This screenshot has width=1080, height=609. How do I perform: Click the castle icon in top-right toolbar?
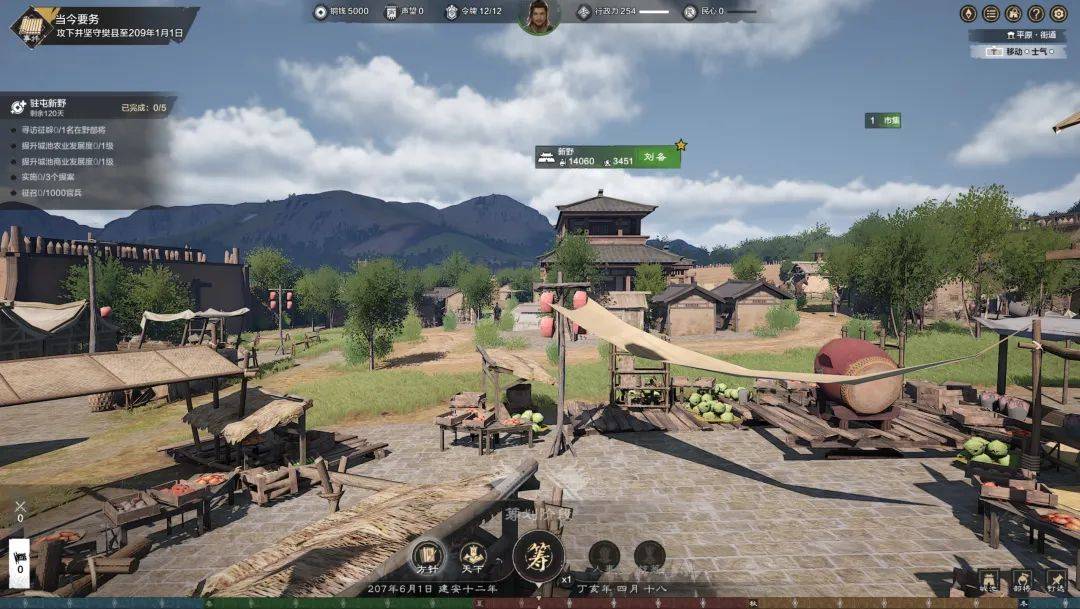[1013, 13]
